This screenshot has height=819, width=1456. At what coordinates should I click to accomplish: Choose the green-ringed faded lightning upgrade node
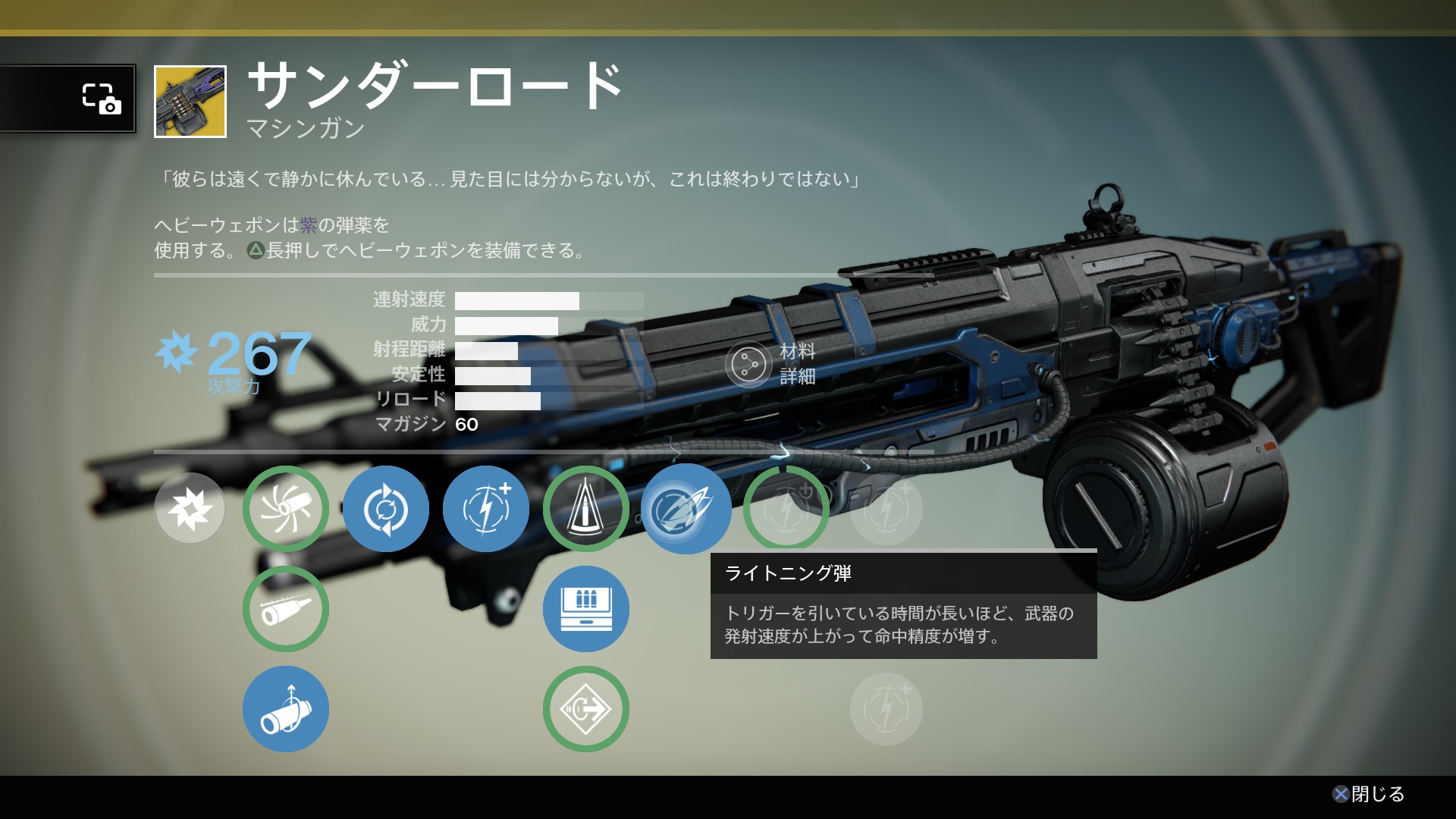786,509
